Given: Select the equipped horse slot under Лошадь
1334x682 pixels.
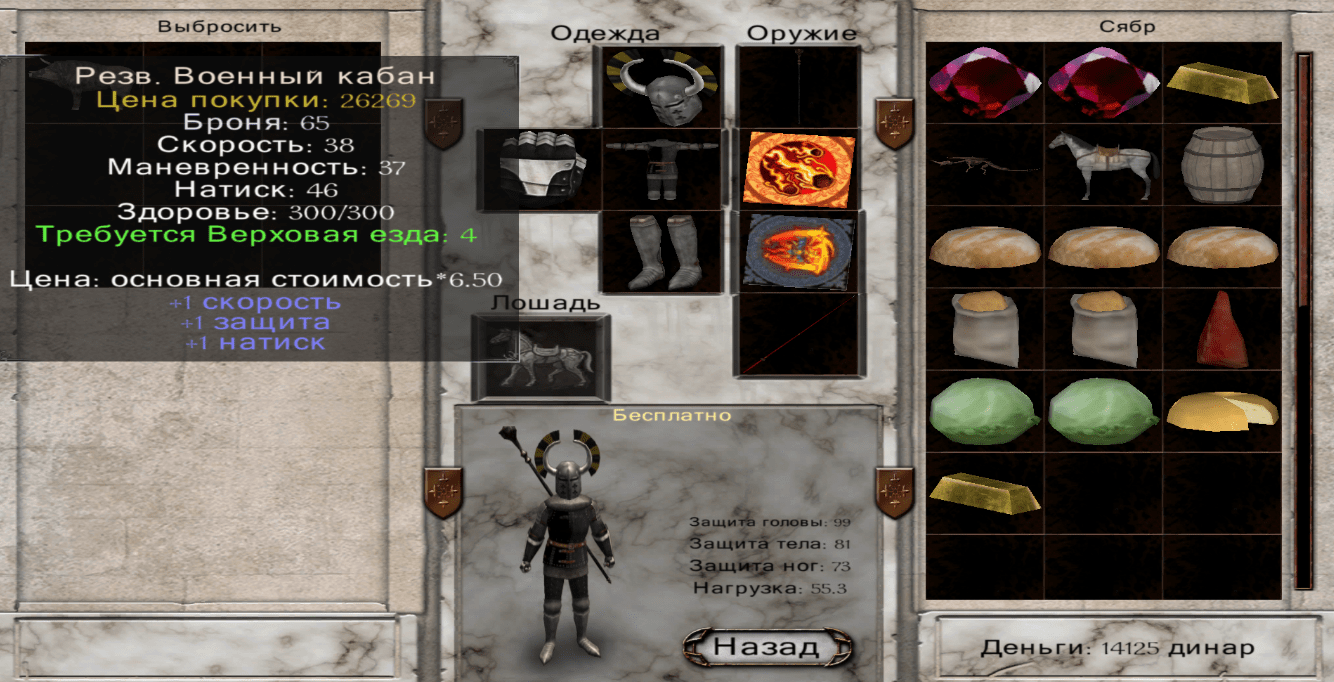Looking at the screenshot, I should [x=540, y=357].
